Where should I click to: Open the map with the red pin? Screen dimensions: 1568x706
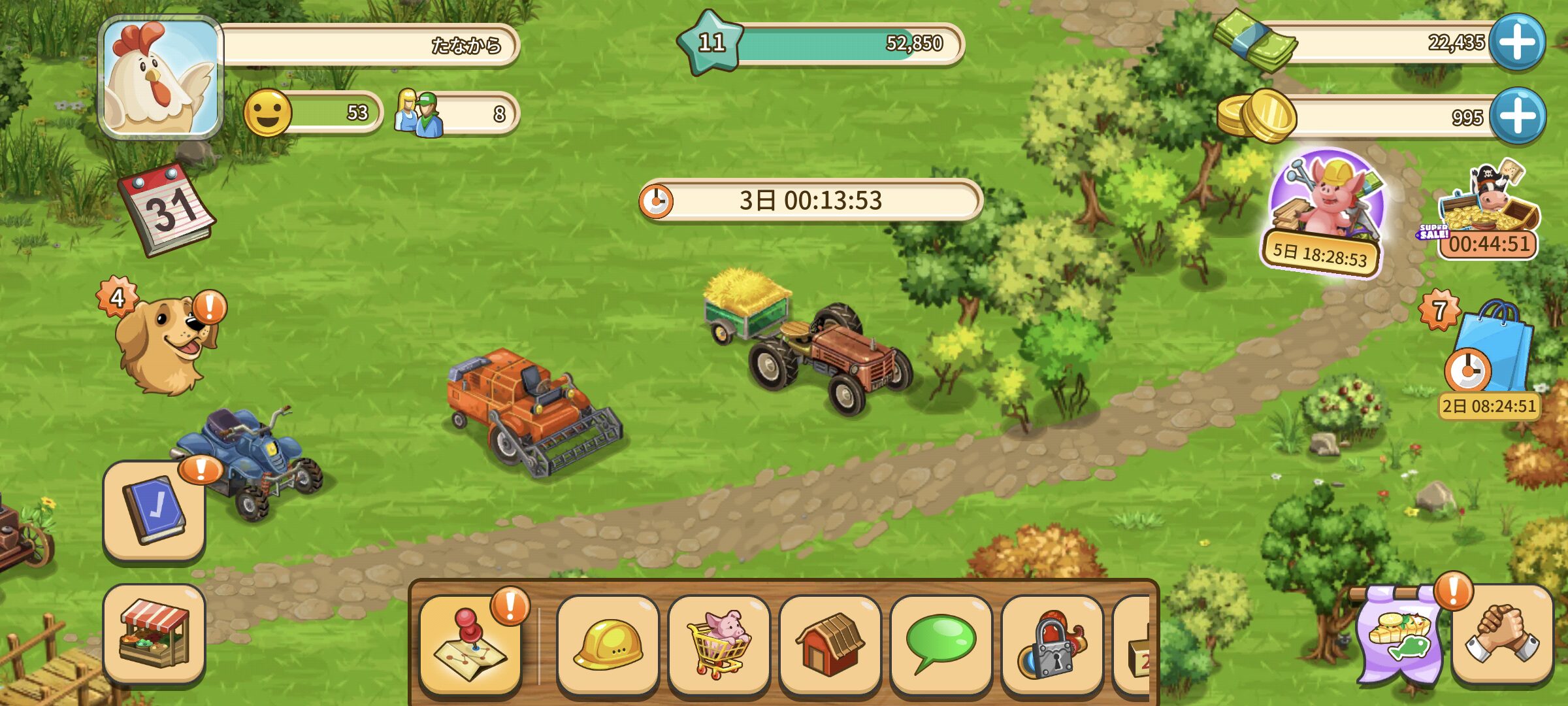tap(470, 644)
